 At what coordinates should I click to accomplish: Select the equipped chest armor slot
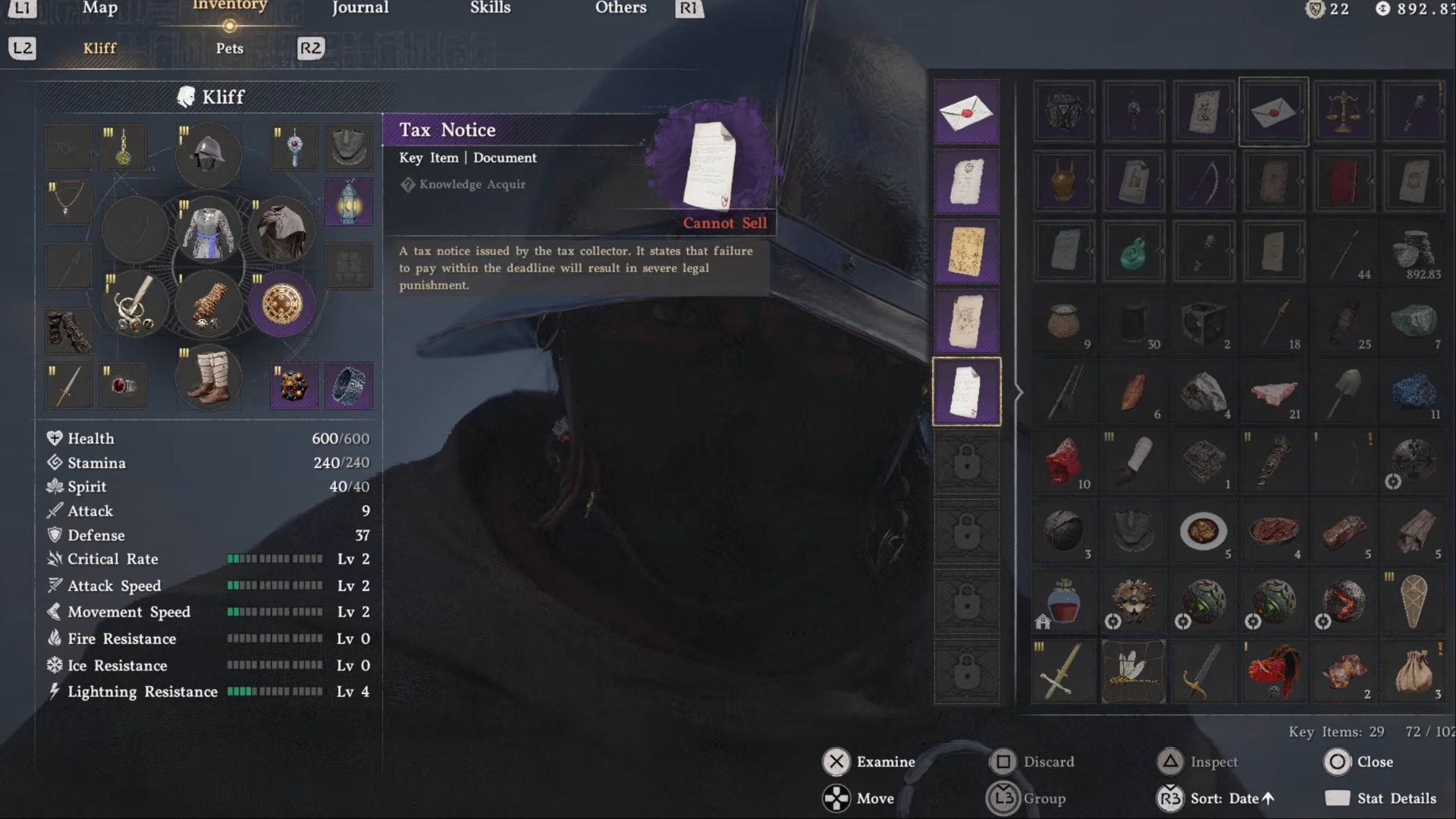[208, 231]
